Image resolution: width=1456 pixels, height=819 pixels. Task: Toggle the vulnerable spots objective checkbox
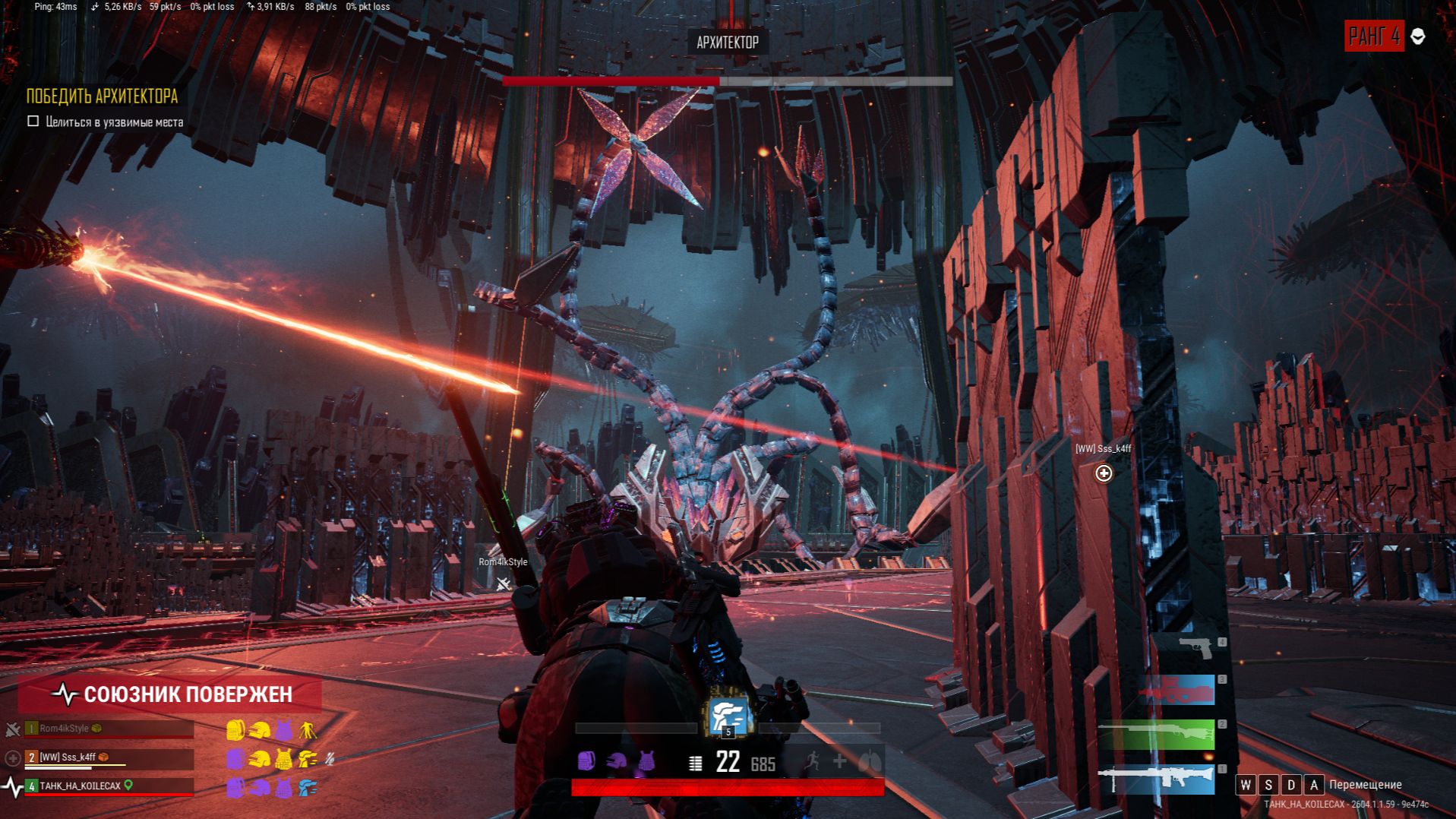click(x=33, y=122)
